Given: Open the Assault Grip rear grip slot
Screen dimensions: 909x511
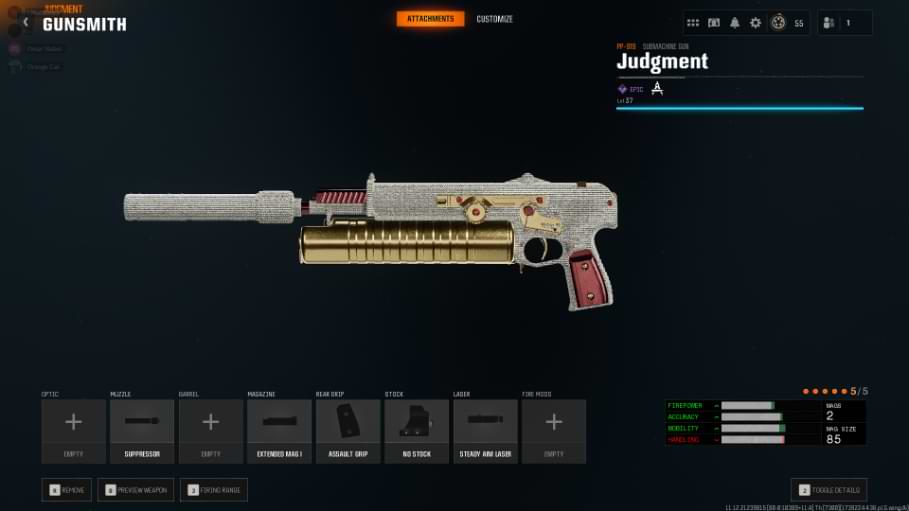Looking at the screenshot, I should pyautogui.click(x=348, y=431).
